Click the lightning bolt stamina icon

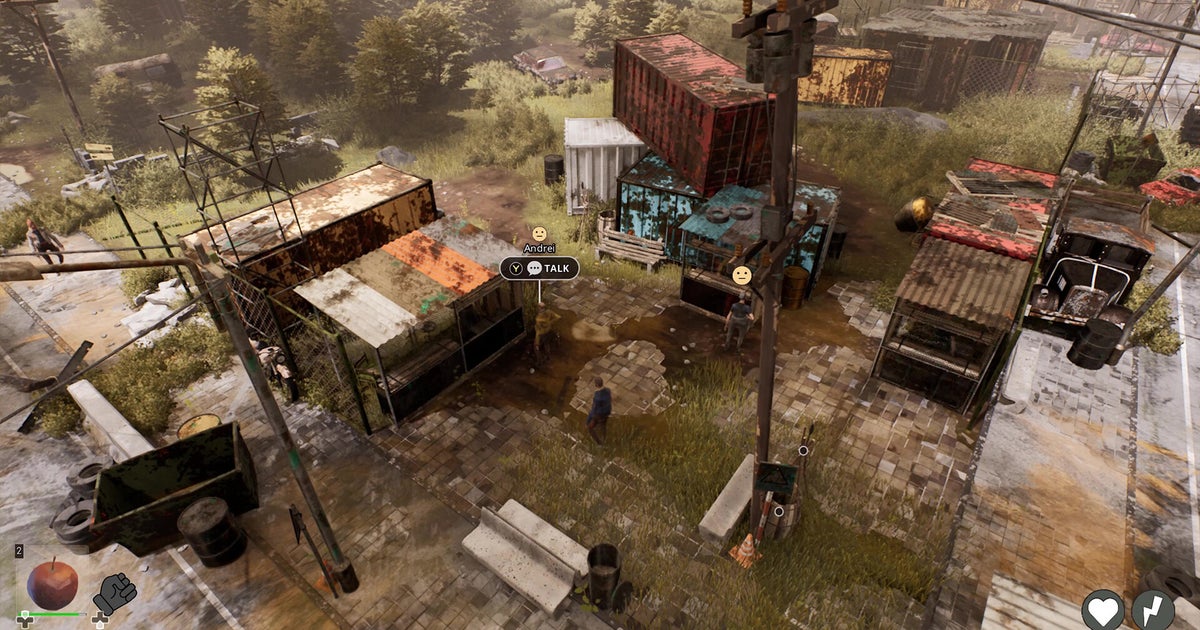click(1153, 609)
